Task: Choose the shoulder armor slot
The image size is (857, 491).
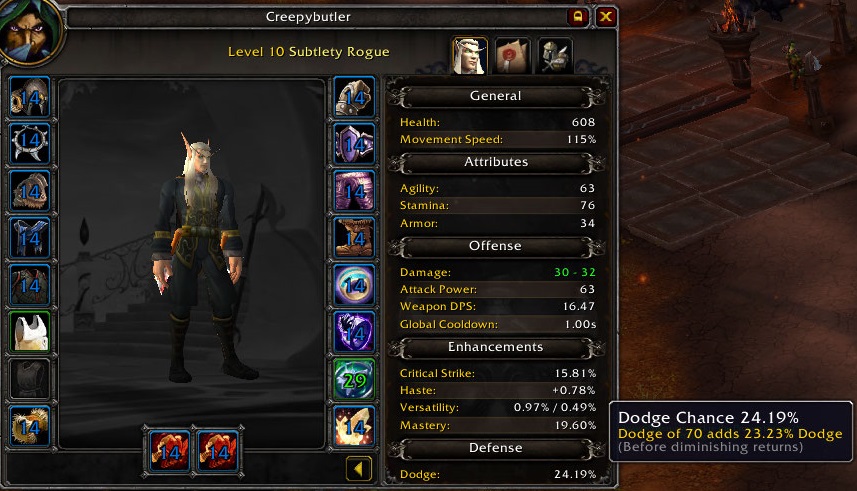Action: point(30,190)
